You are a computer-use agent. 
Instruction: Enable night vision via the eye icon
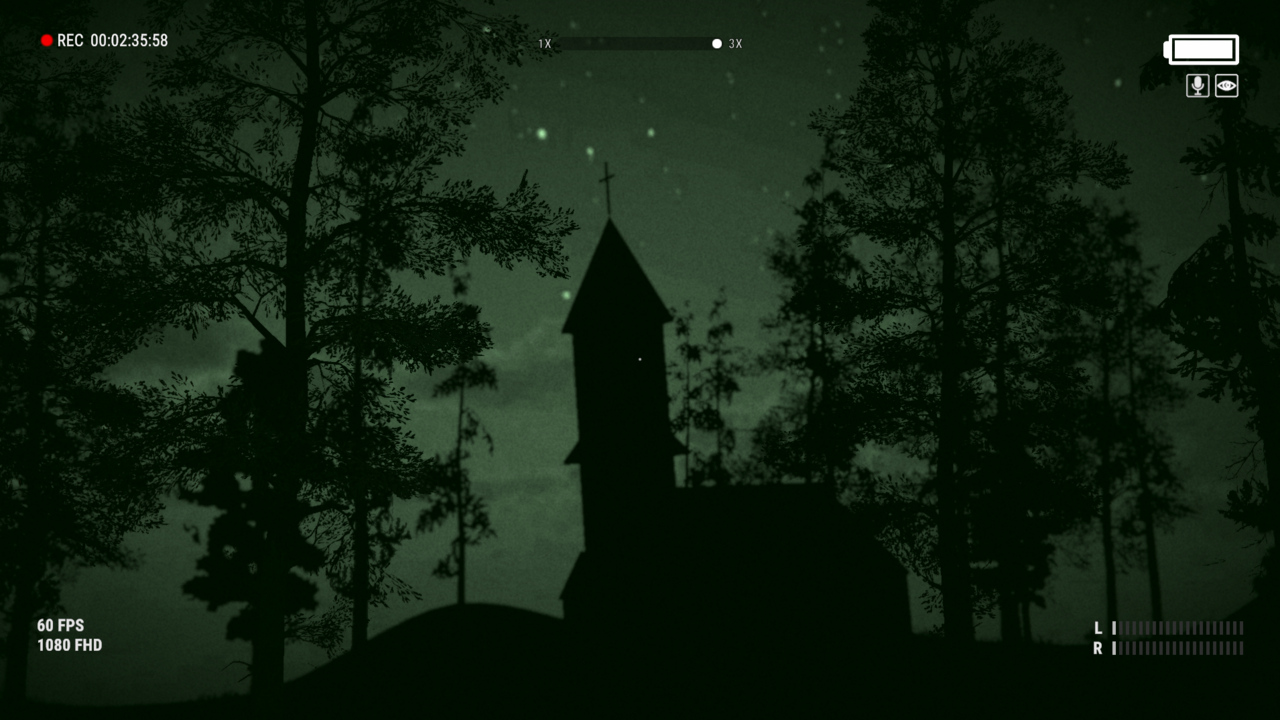click(1225, 86)
